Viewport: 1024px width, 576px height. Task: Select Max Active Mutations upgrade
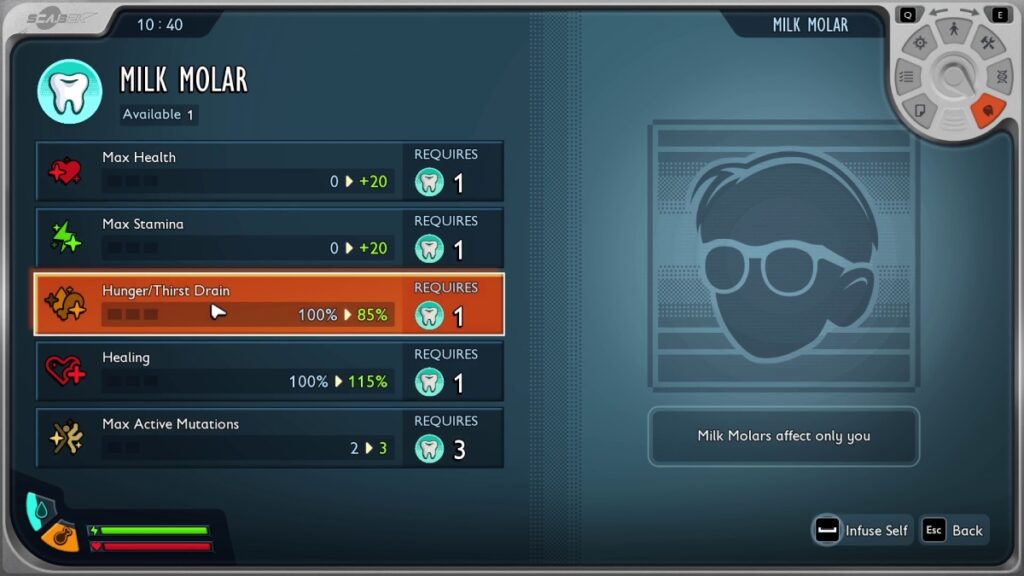[269, 437]
